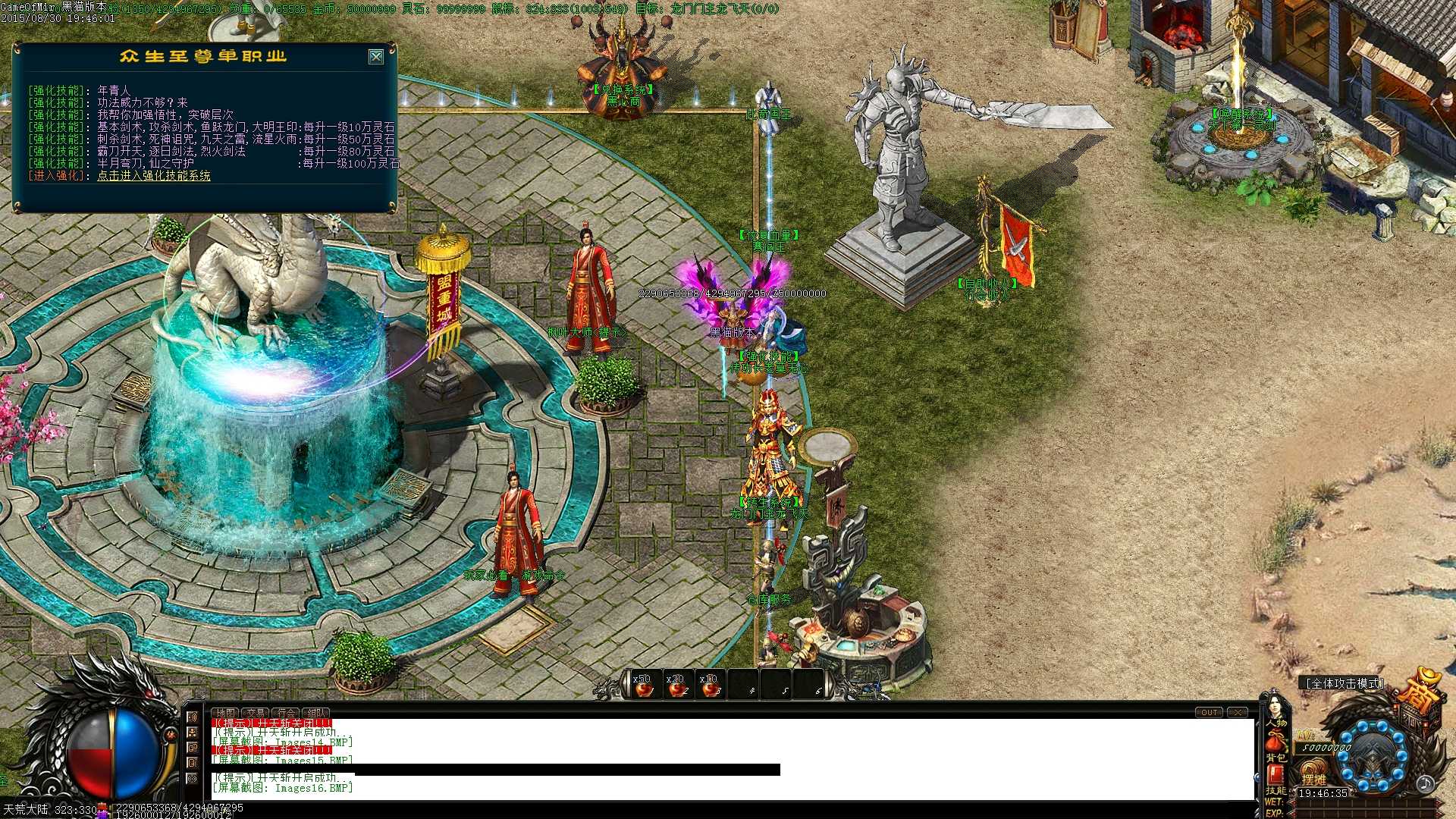The height and width of the screenshot is (819, 1456).
Task: Switch to the 地图 tab
Action: [224, 714]
